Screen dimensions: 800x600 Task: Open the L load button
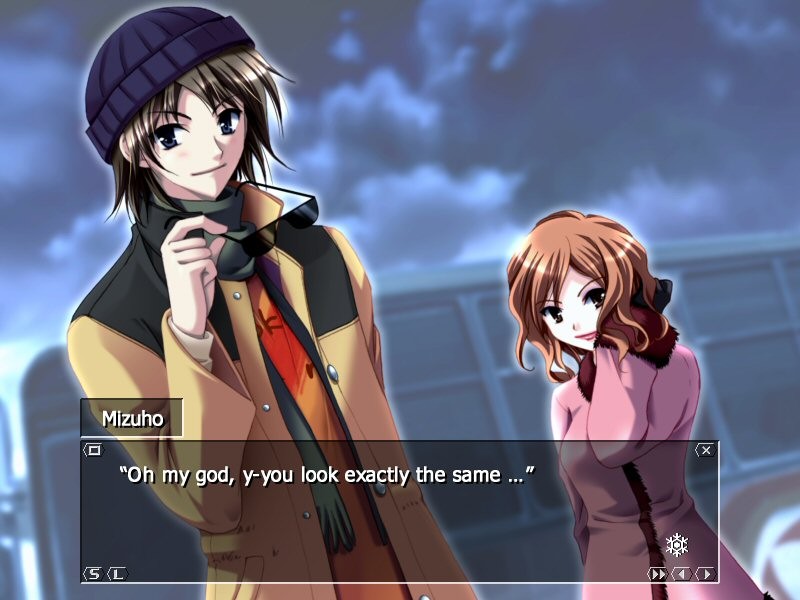point(116,573)
